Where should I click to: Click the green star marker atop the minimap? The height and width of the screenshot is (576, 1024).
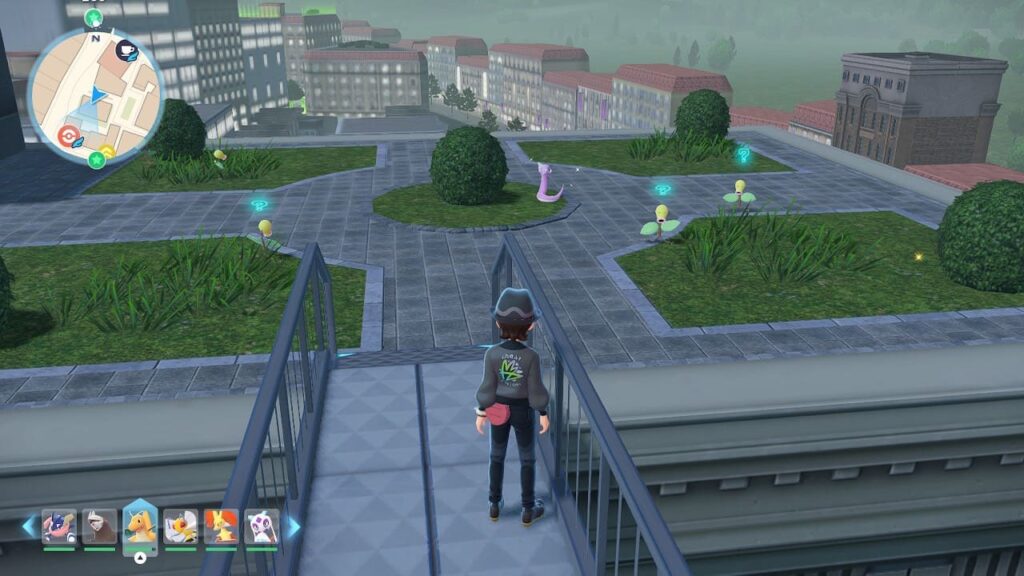94,18
